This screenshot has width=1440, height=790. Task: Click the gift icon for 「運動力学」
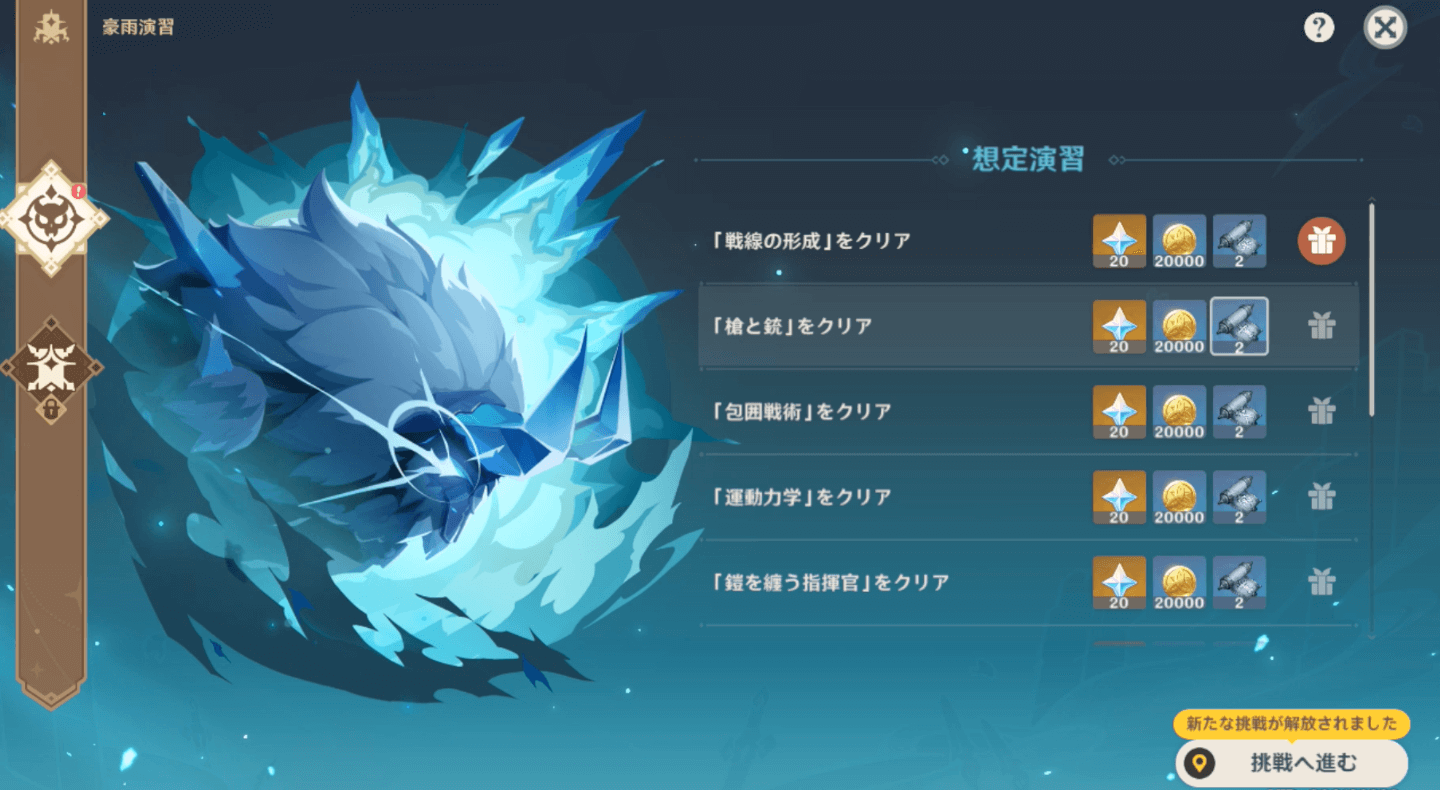[1321, 497]
